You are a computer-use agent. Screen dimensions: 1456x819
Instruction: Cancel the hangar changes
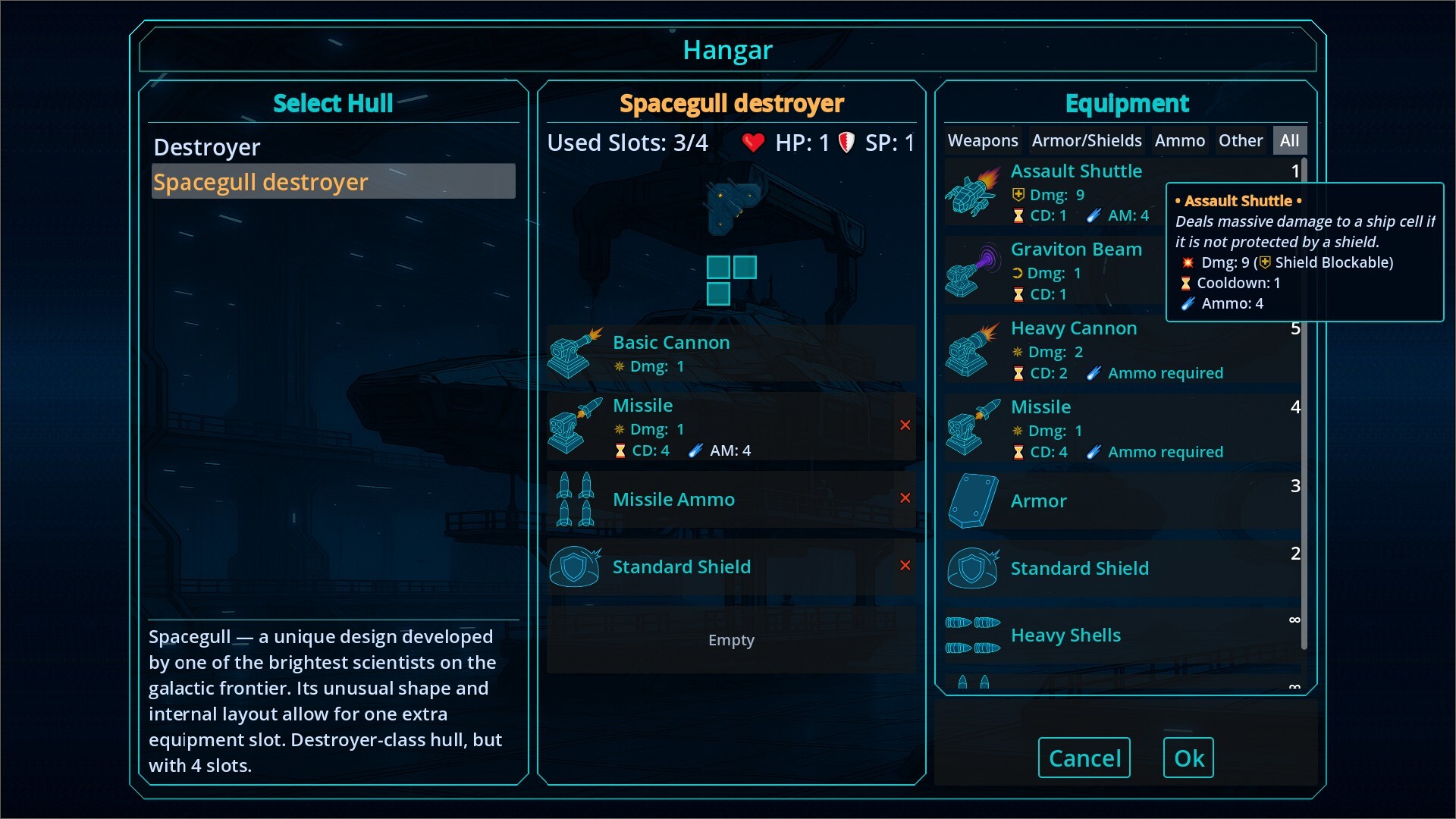1084,758
